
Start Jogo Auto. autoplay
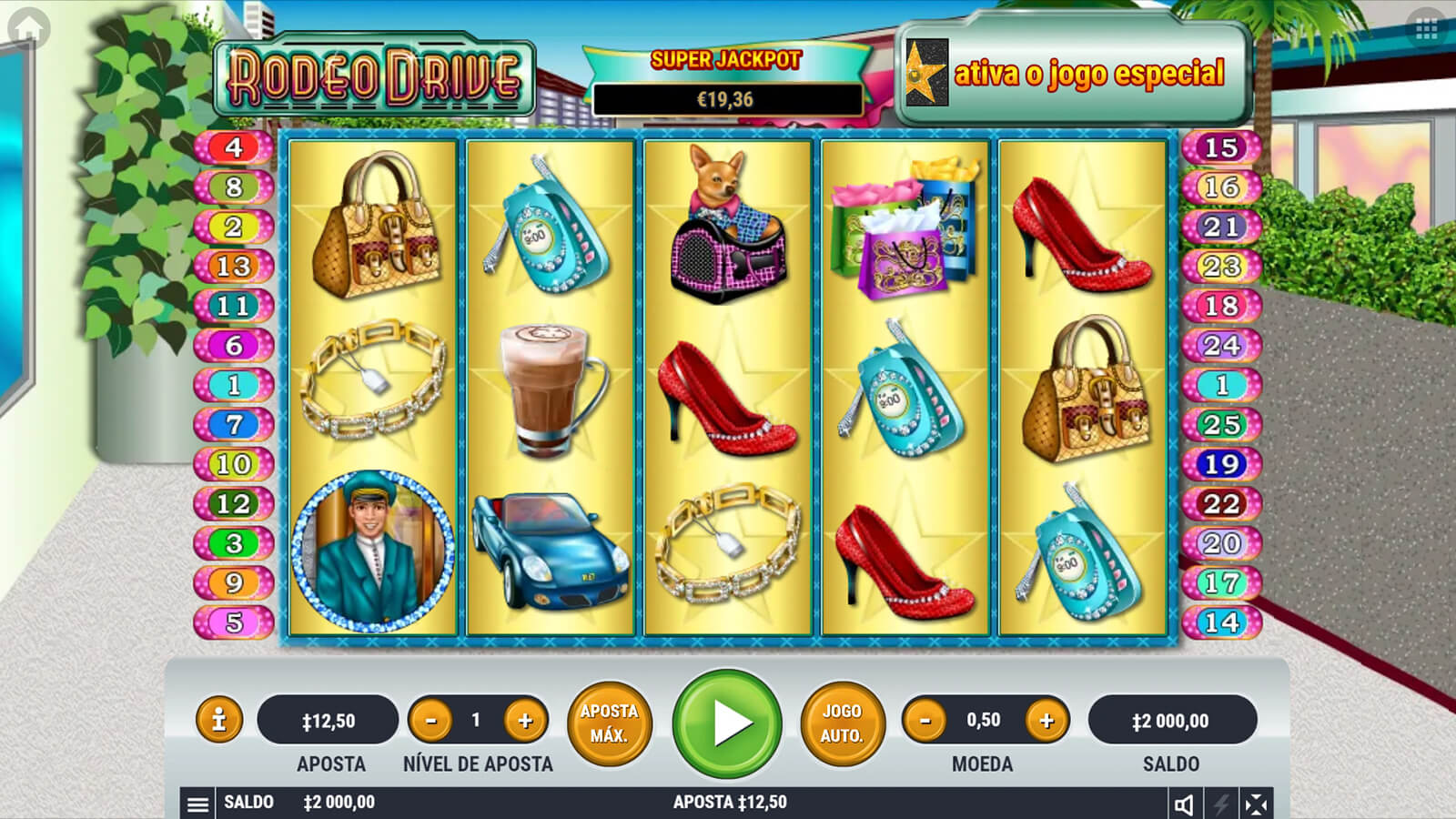pyautogui.click(x=842, y=723)
